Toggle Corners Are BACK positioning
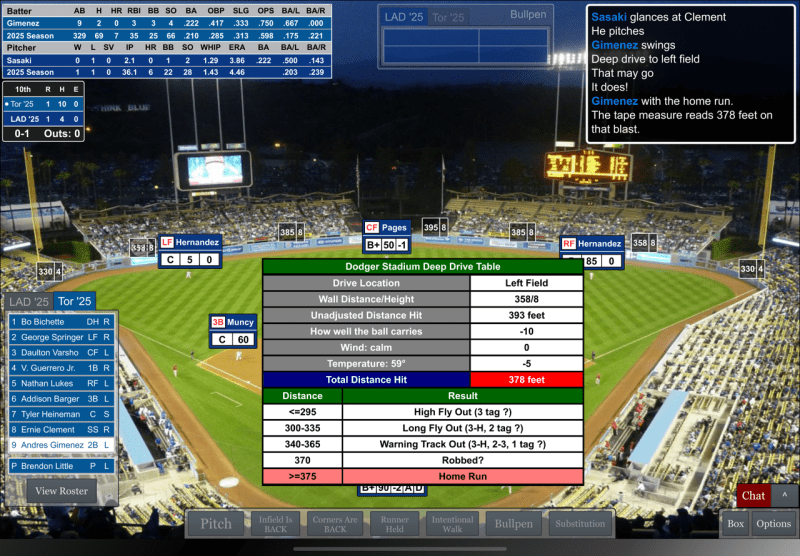The image size is (800, 556). pos(335,523)
